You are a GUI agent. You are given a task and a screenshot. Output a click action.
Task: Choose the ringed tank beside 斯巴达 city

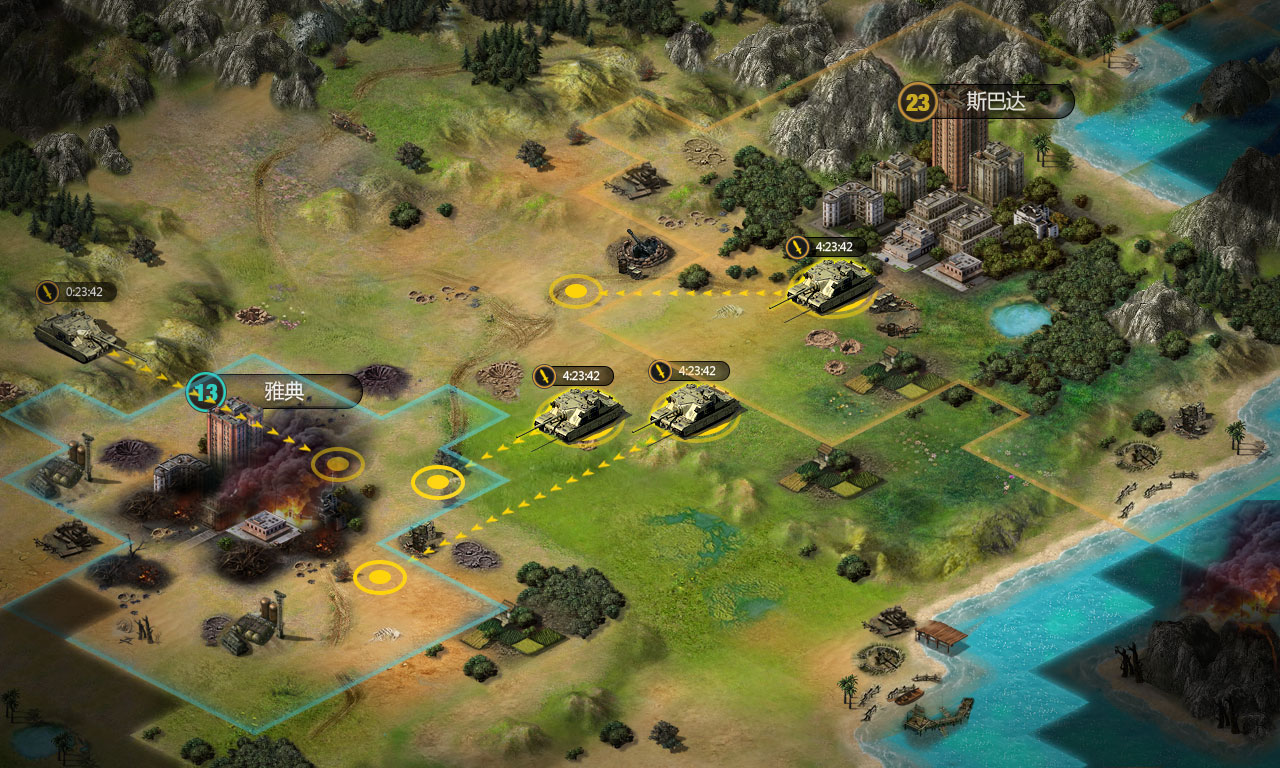(x=830, y=285)
